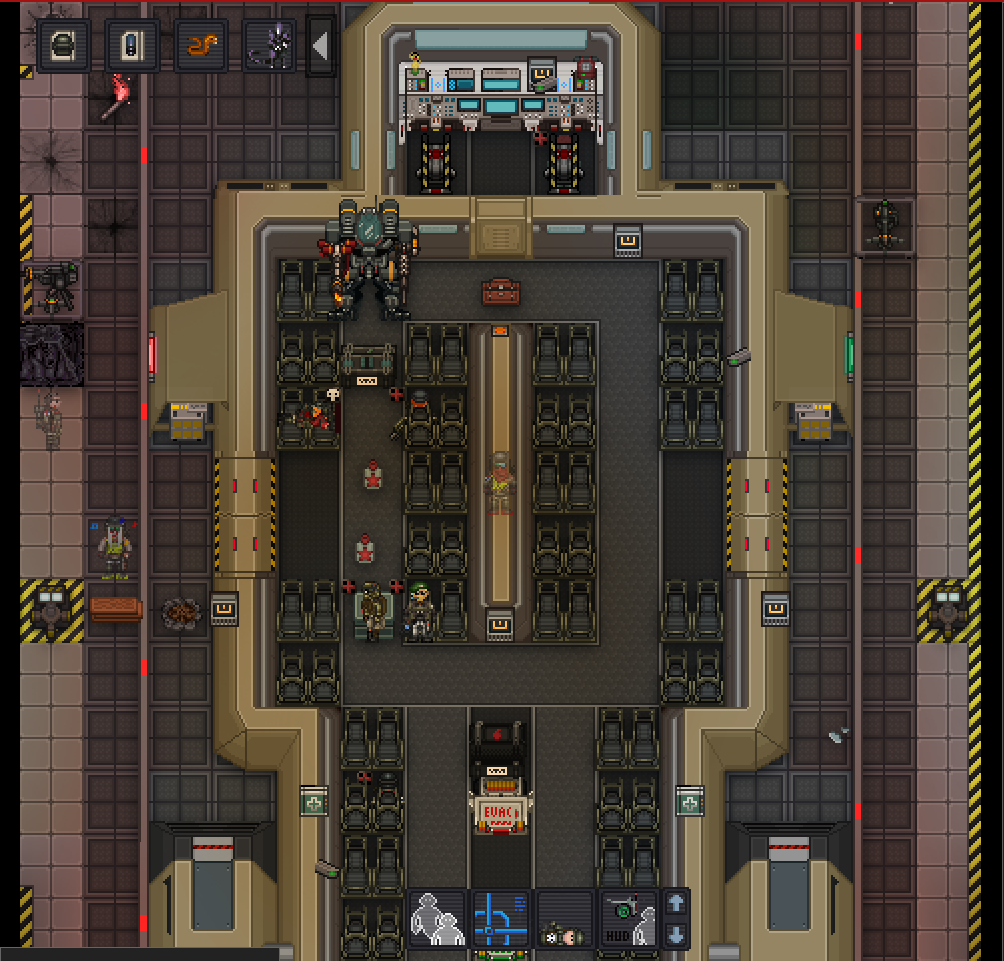
Task: Toggle the HUD display button
Action: [x=628, y=917]
